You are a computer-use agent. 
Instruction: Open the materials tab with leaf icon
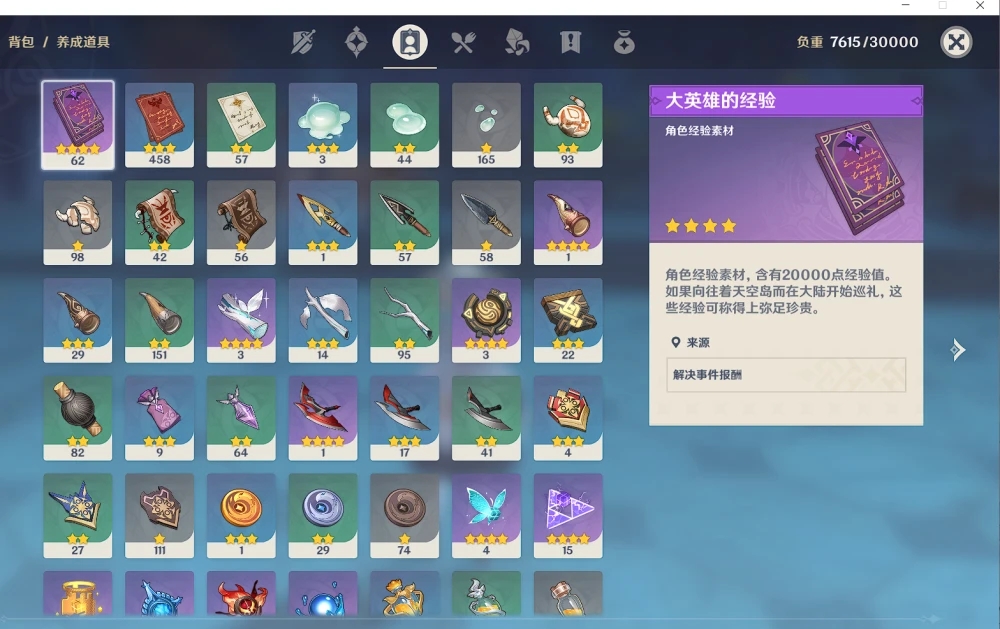517,42
